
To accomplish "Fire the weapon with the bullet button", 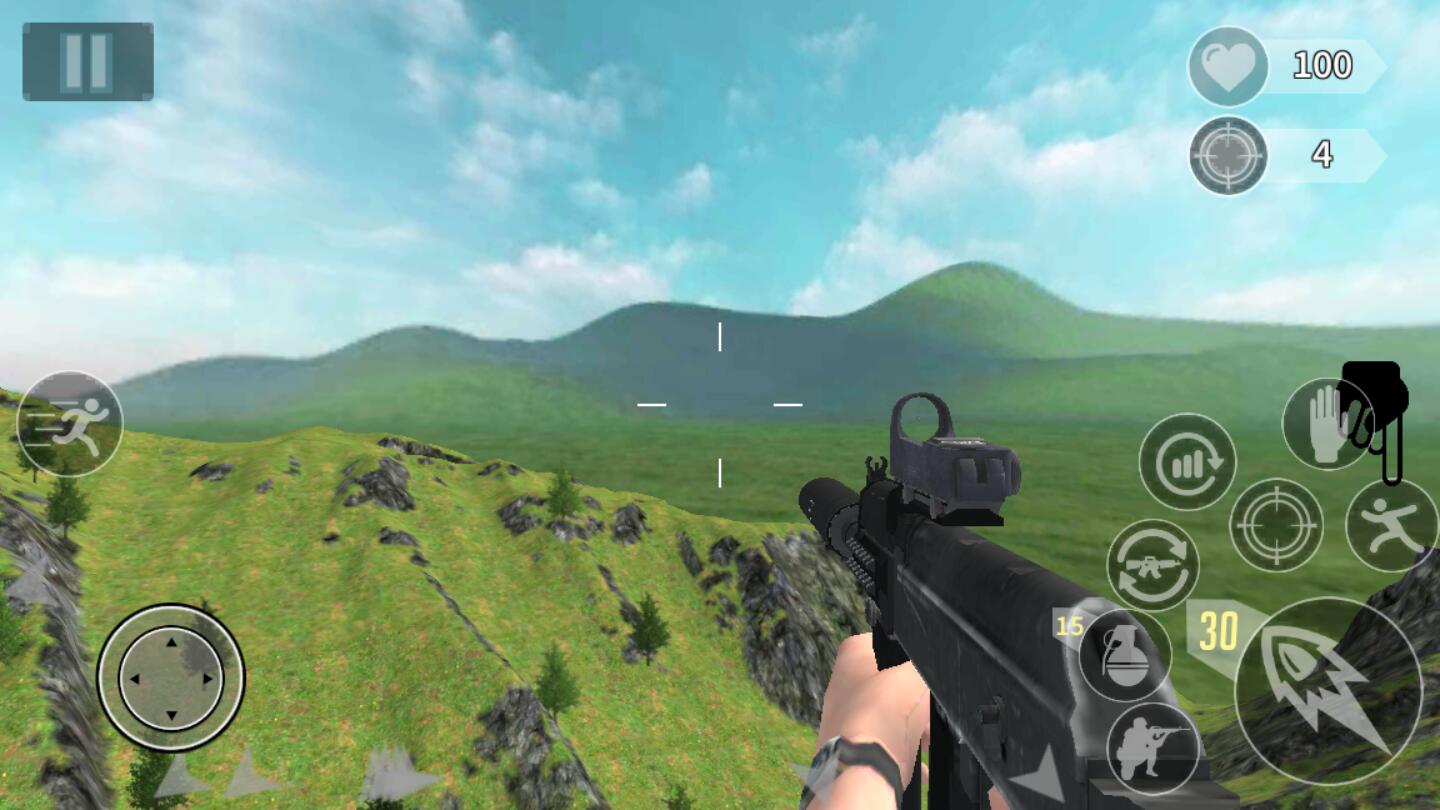I will coord(1328,691).
